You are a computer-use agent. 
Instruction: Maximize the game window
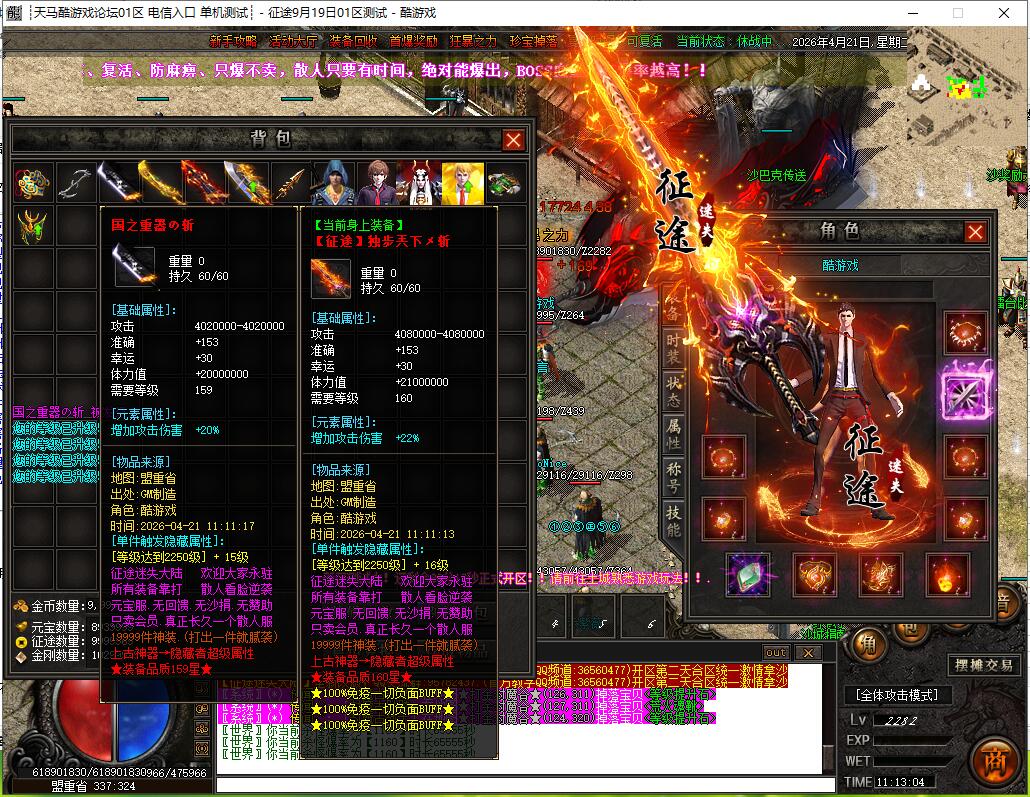click(x=957, y=13)
